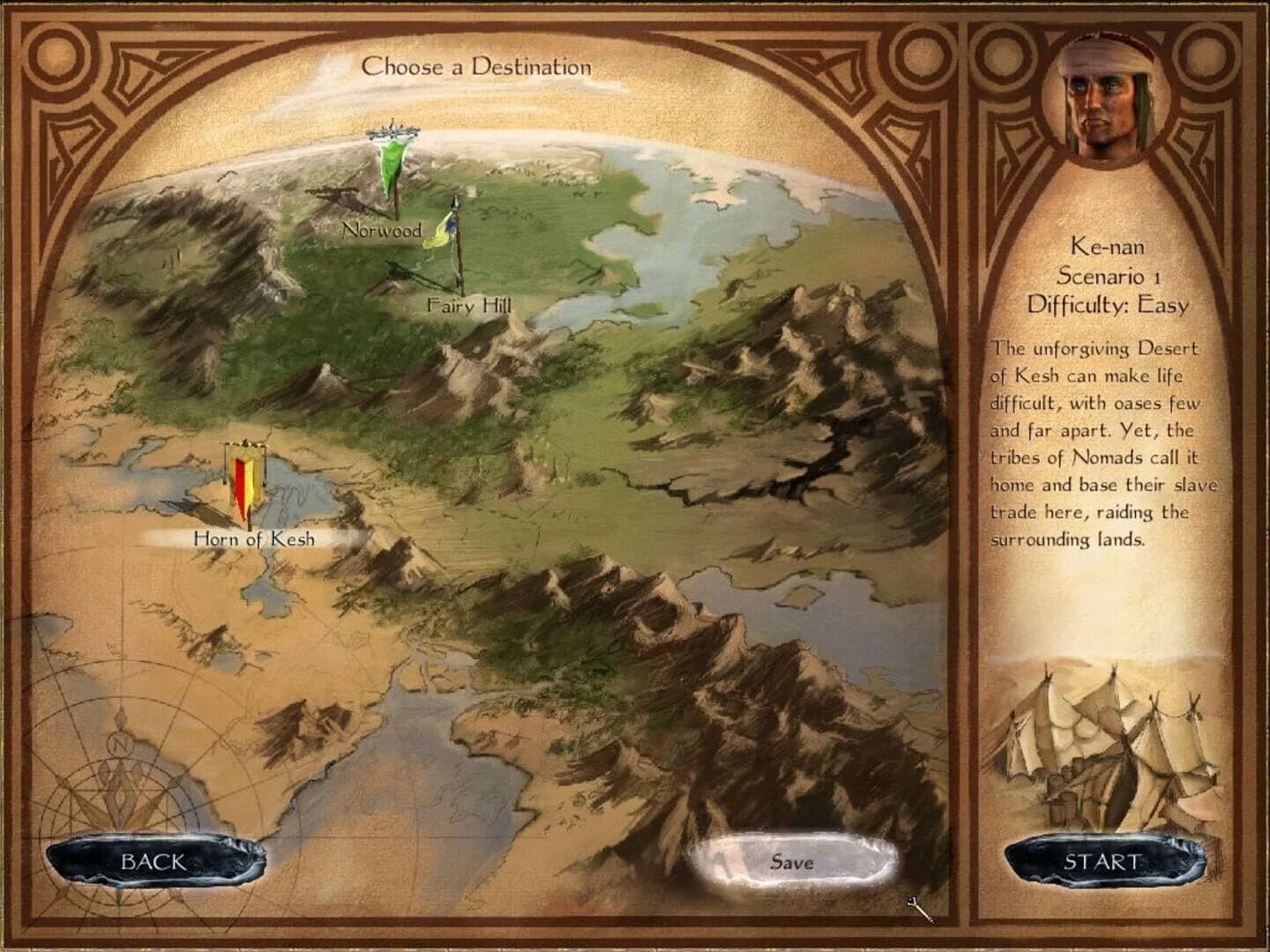Click the 'Choose a Destination' heading
Viewport: 1270px width, 952px height.
pyautogui.click(x=481, y=64)
